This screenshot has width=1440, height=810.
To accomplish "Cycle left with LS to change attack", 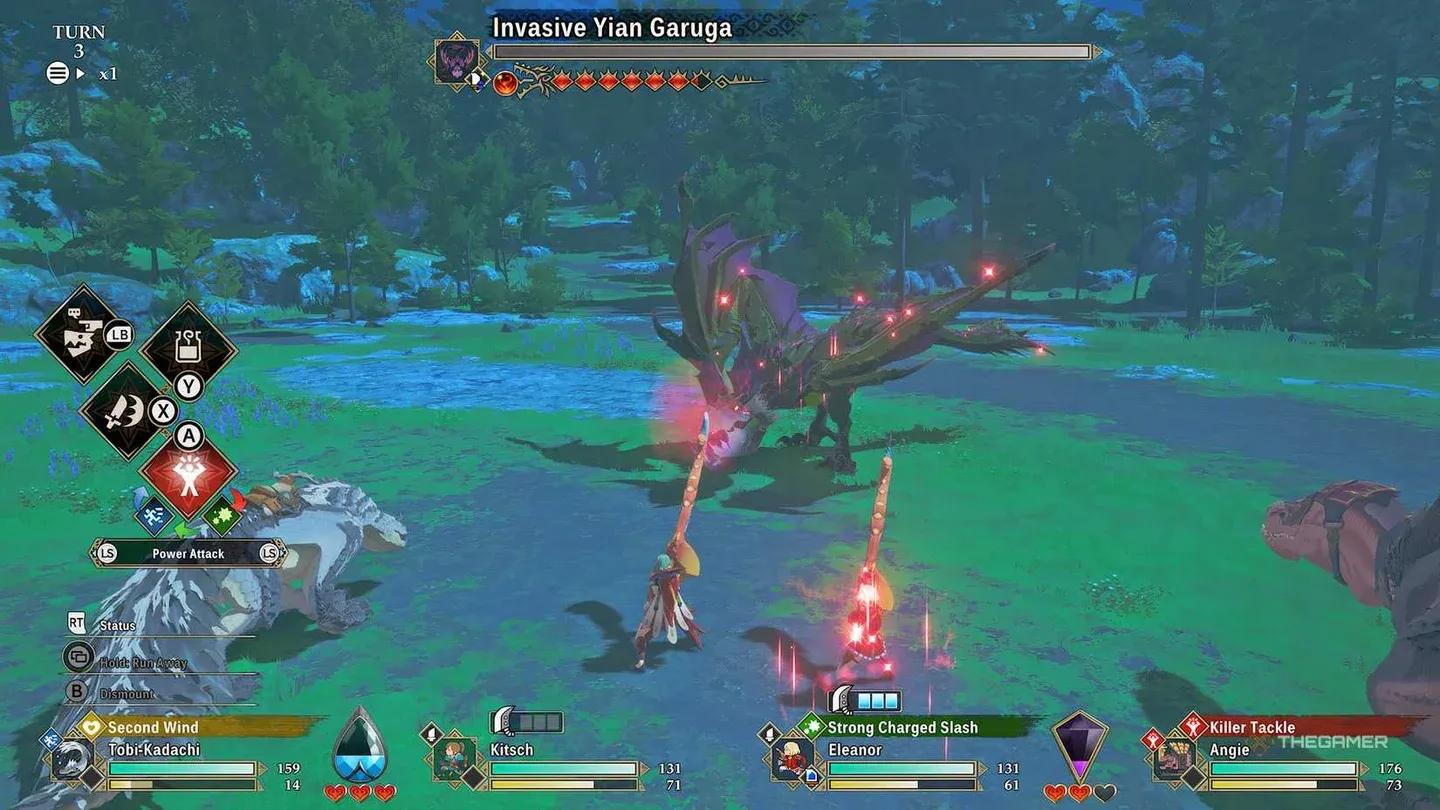I will [107, 553].
